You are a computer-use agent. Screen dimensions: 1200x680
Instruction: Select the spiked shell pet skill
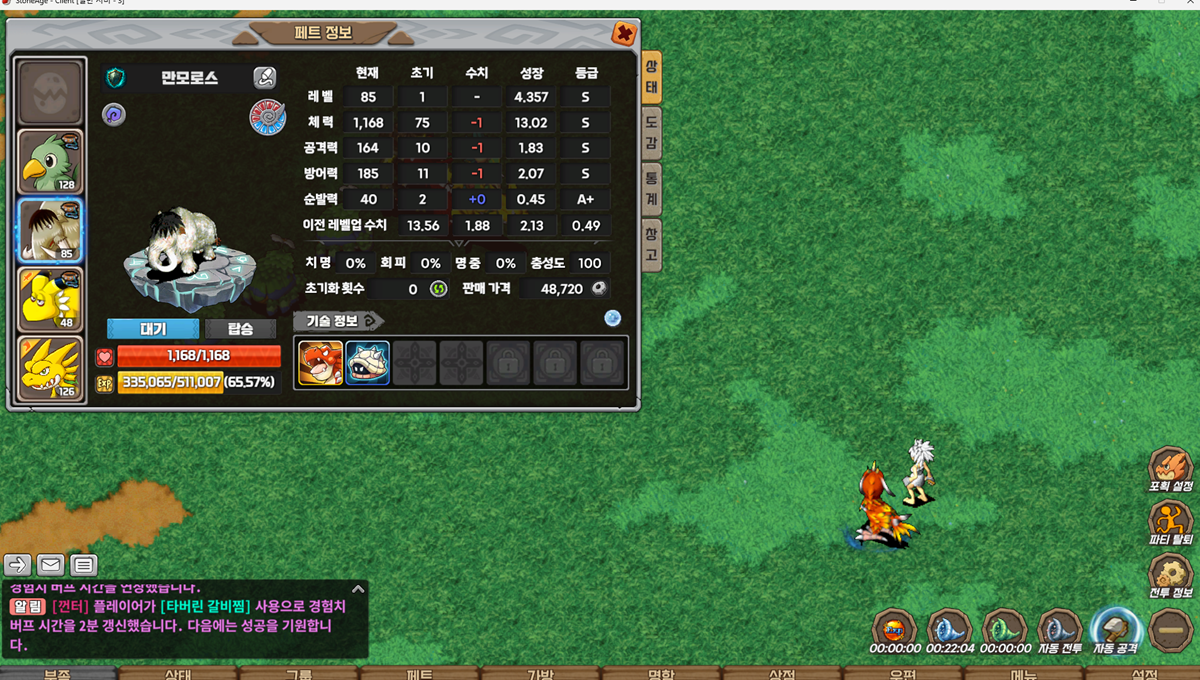[x=367, y=363]
